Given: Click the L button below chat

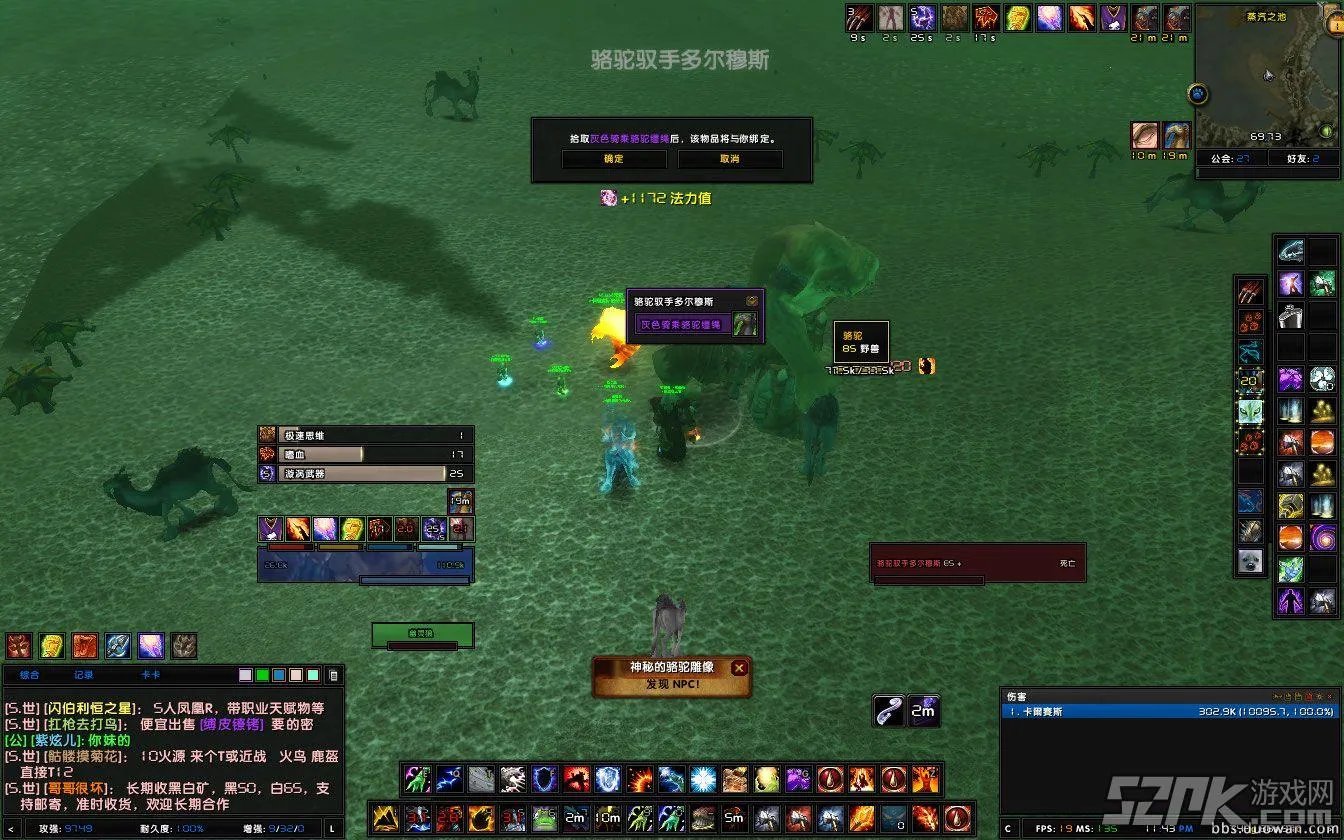Looking at the screenshot, I should coord(332,828).
